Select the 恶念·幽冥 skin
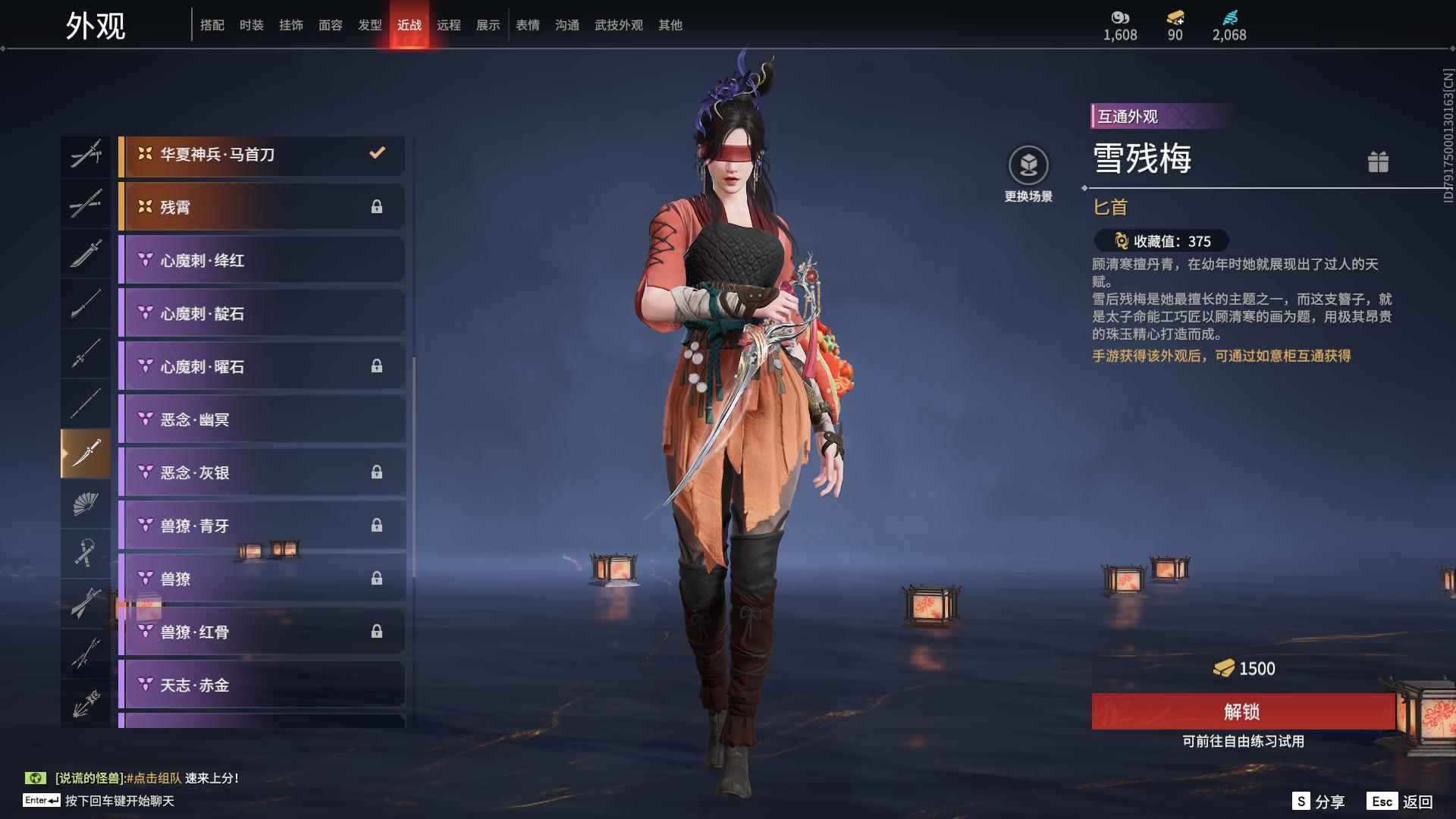1456x819 pixels. (x=262, y=419)
